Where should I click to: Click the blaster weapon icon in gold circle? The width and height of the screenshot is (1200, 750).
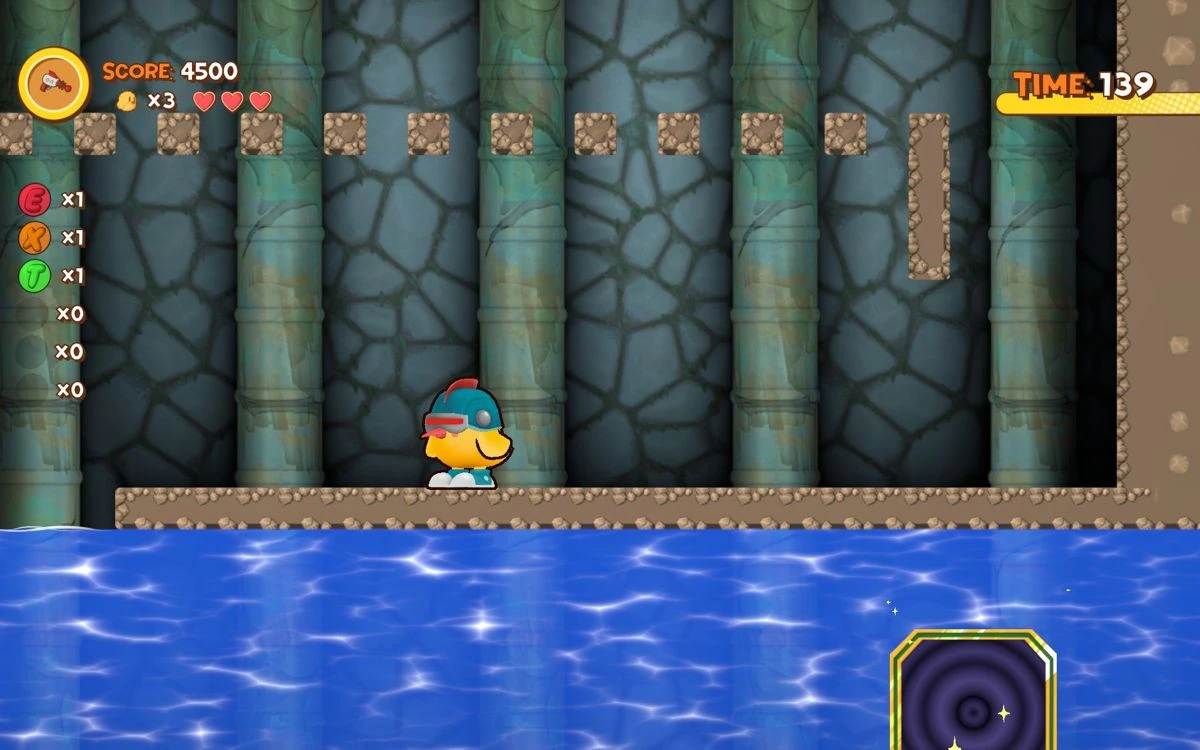coord(54,84)
